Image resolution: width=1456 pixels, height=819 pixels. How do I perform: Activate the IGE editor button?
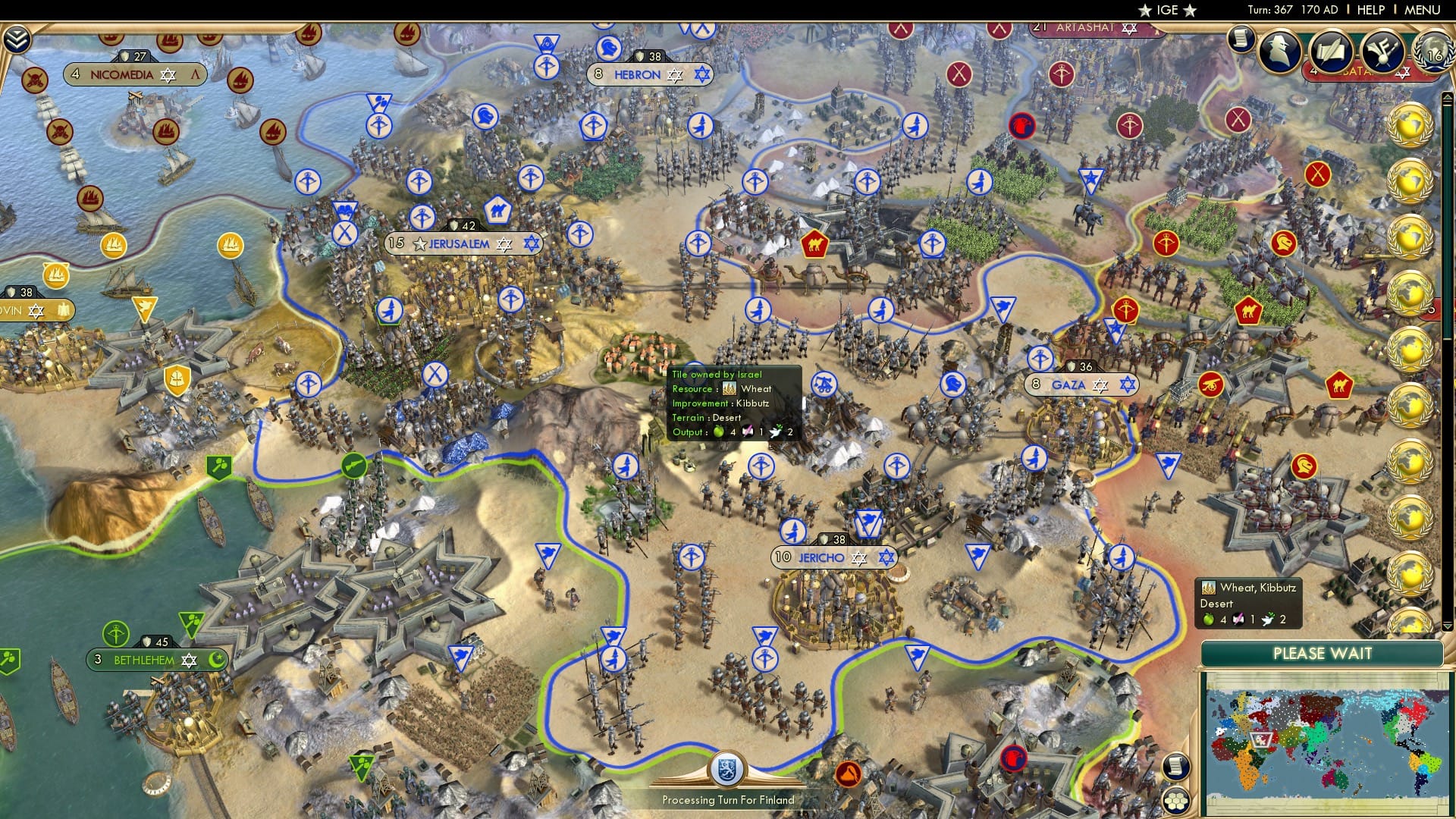pos(1166,10)
